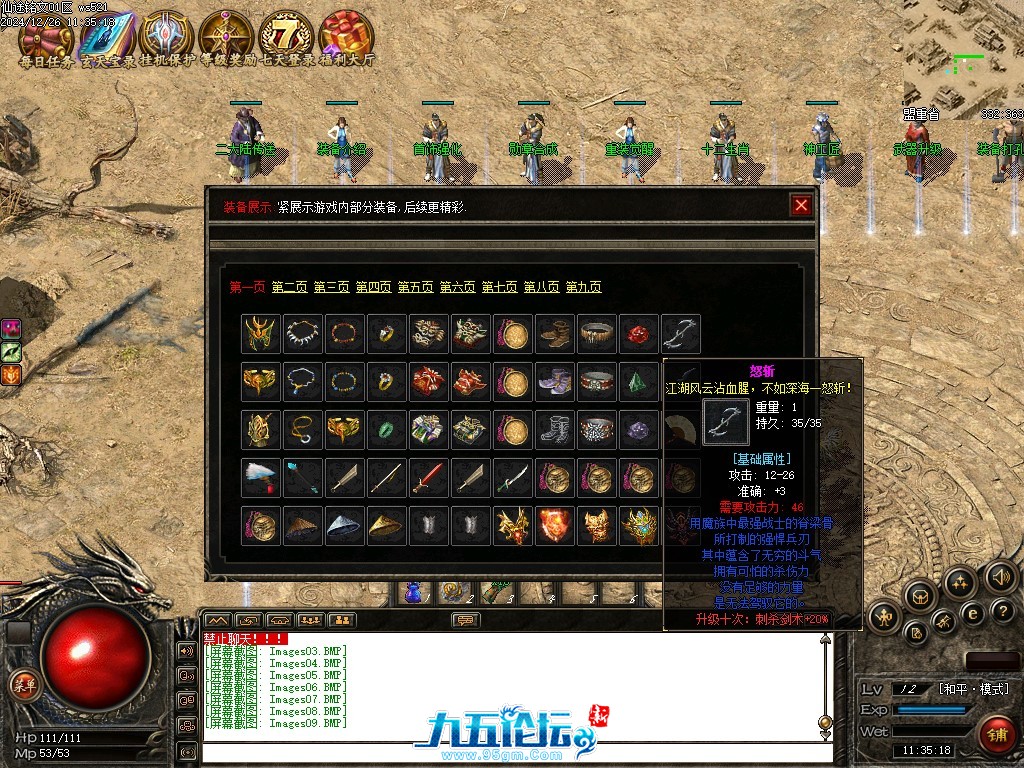Select the golden horned helmet slot
1024x768 pixels.
click(260, 333)
